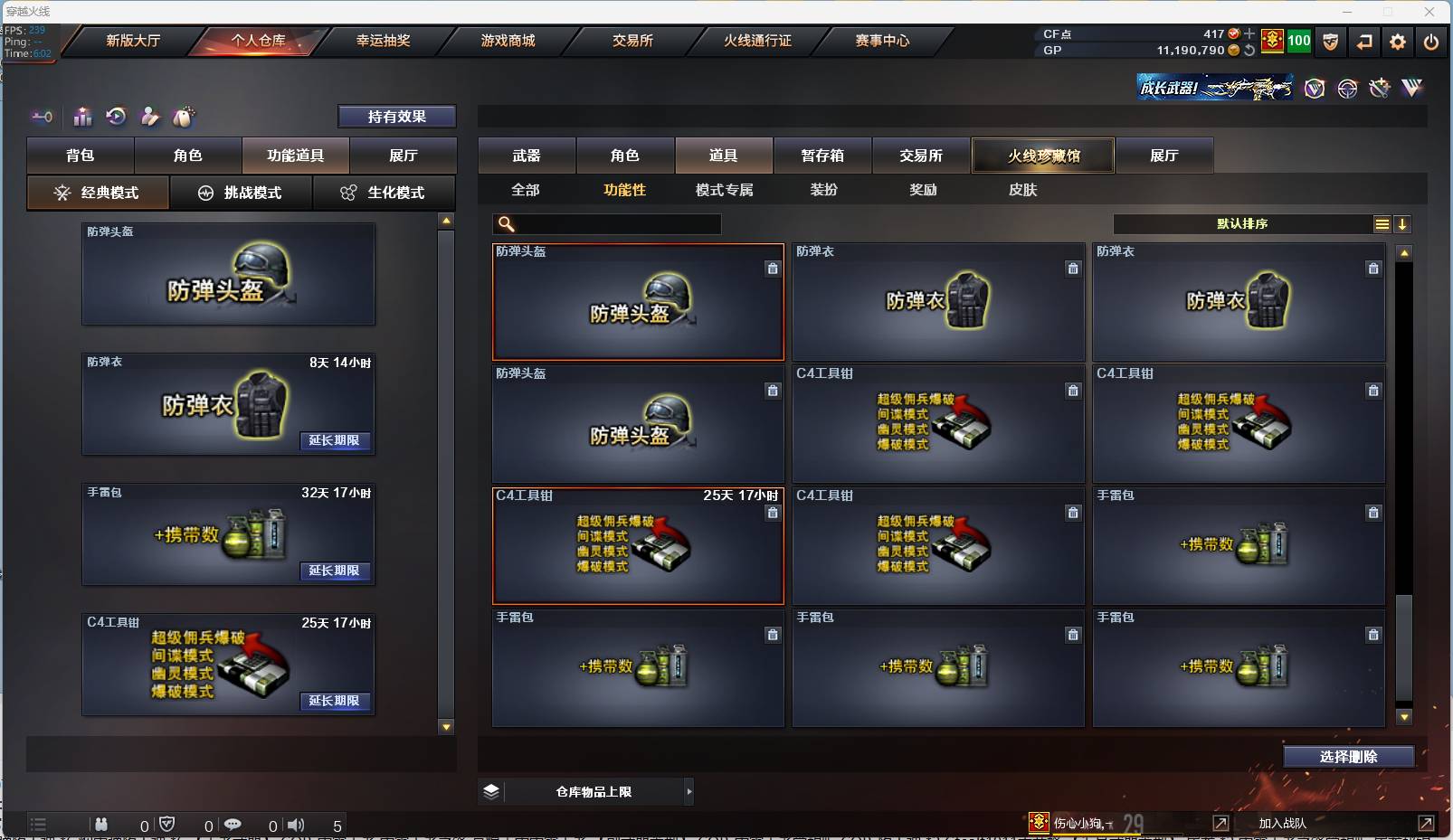Click the sort direction arrow near default sorting

coord(1403,223)
